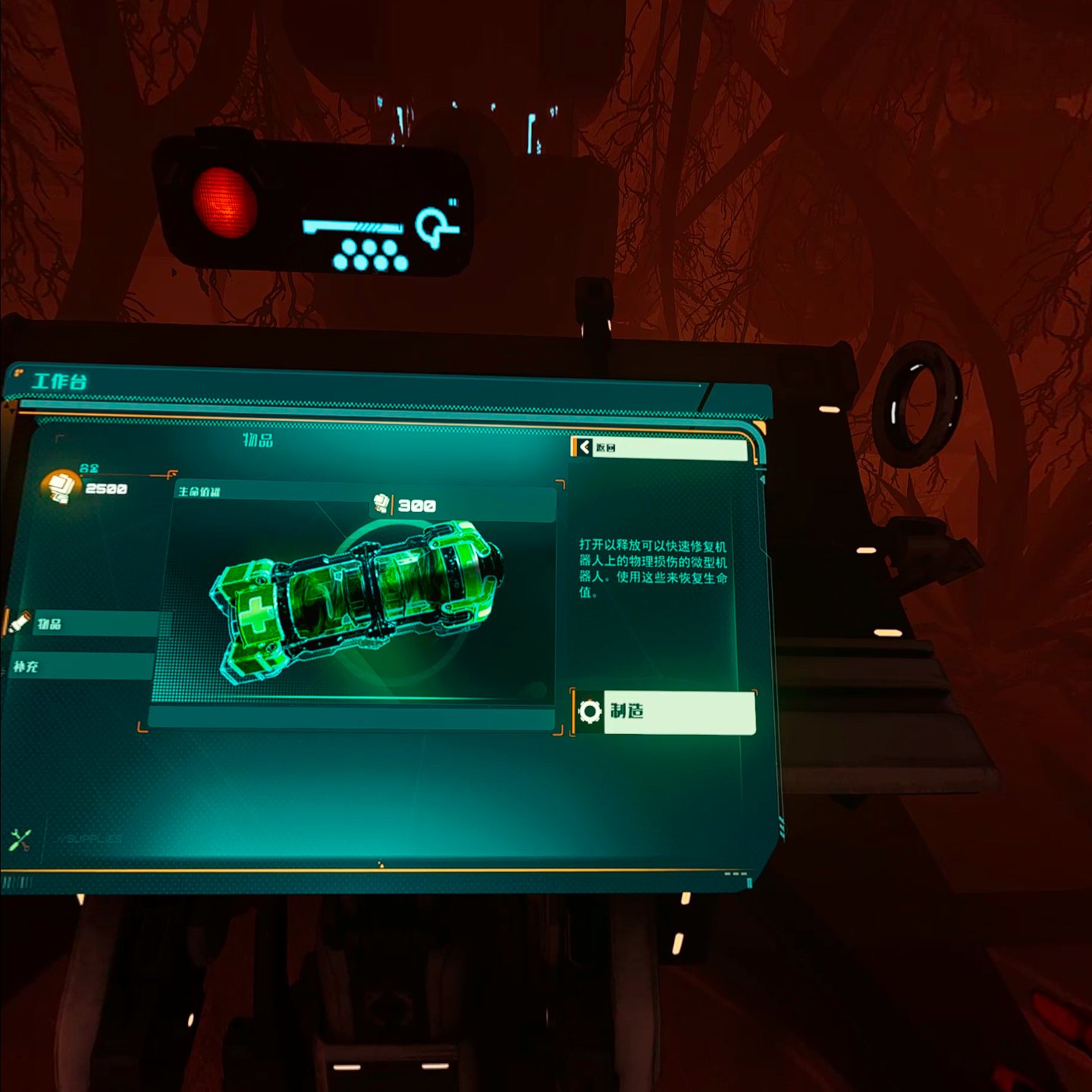This screenshot has width=1092, height=1092.
Task: Click the crossed tools icon
Action: point(20,839)
